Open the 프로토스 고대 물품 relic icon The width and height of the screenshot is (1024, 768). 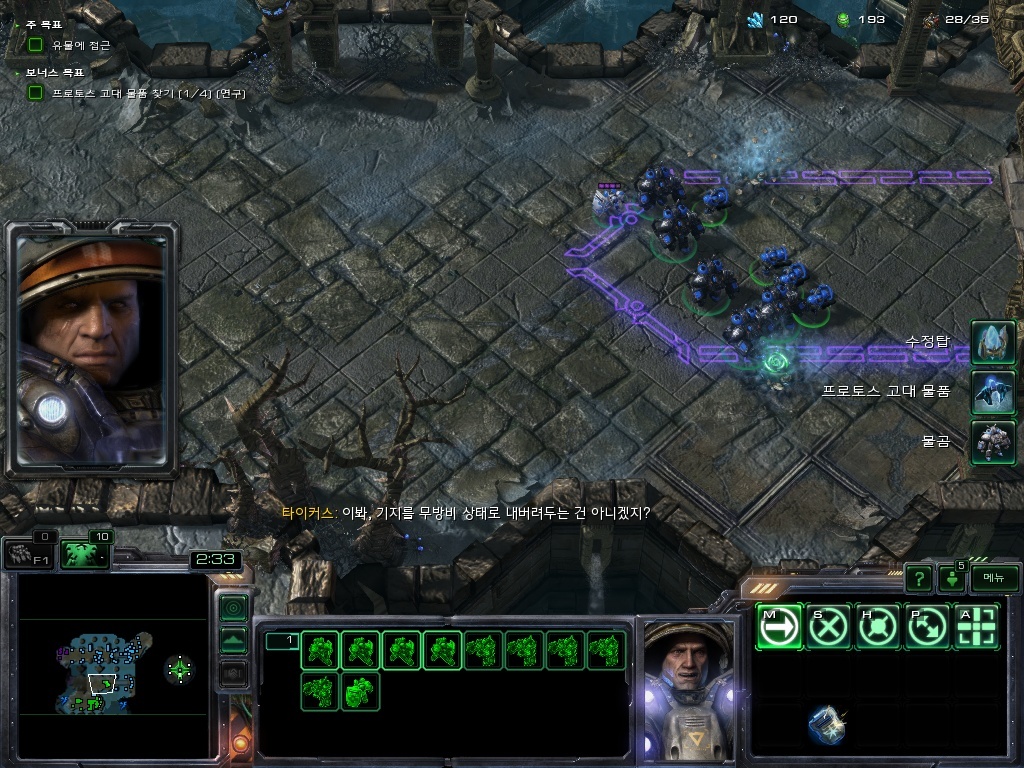tap(993, 392)
